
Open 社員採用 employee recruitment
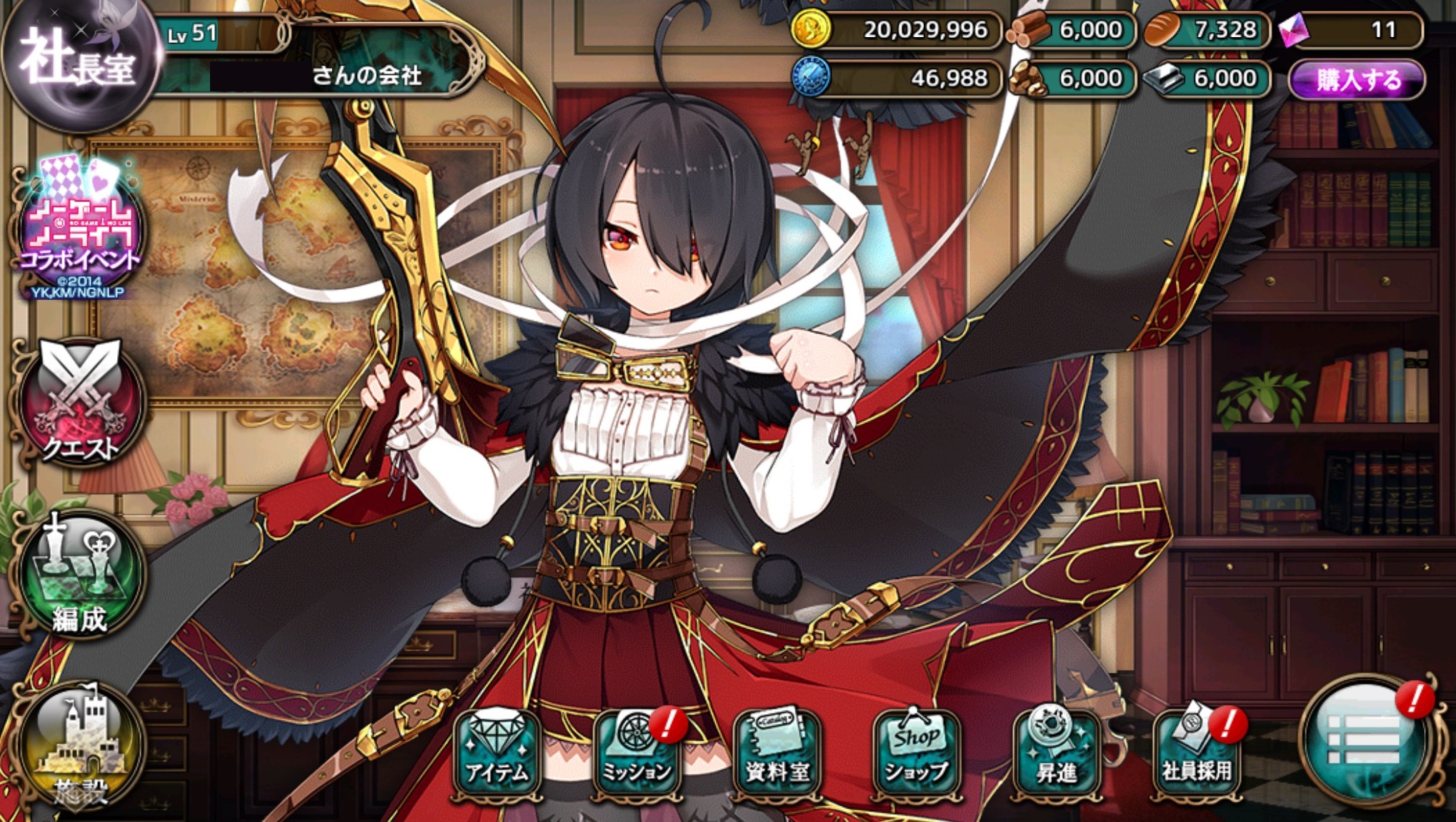click(1196, 753)
